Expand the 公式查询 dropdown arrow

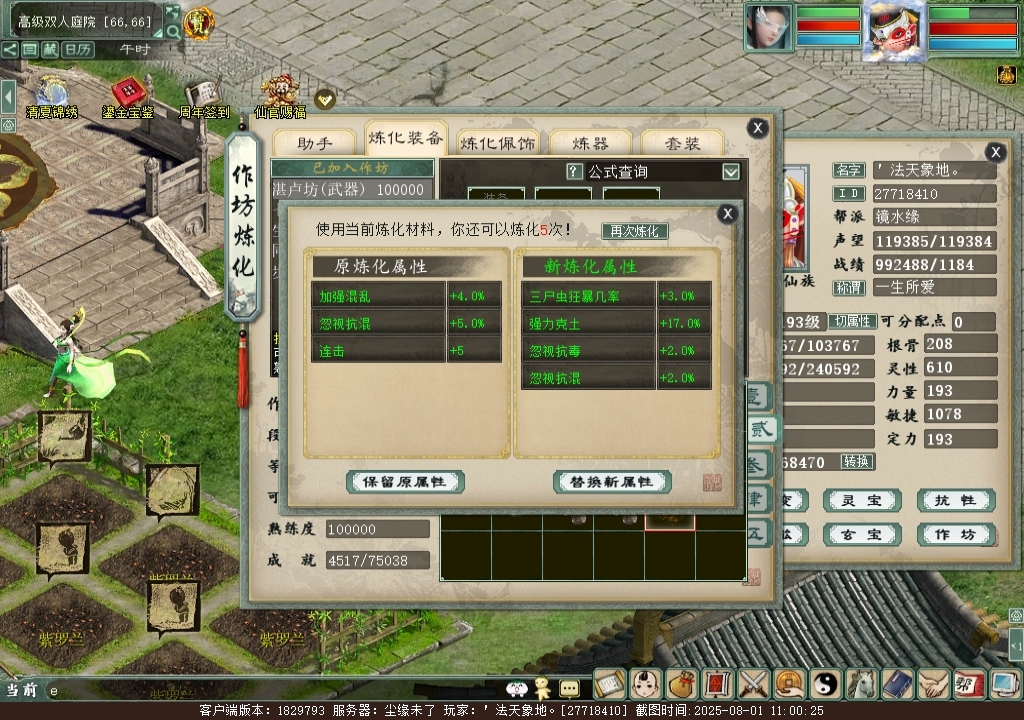[731, 171]
